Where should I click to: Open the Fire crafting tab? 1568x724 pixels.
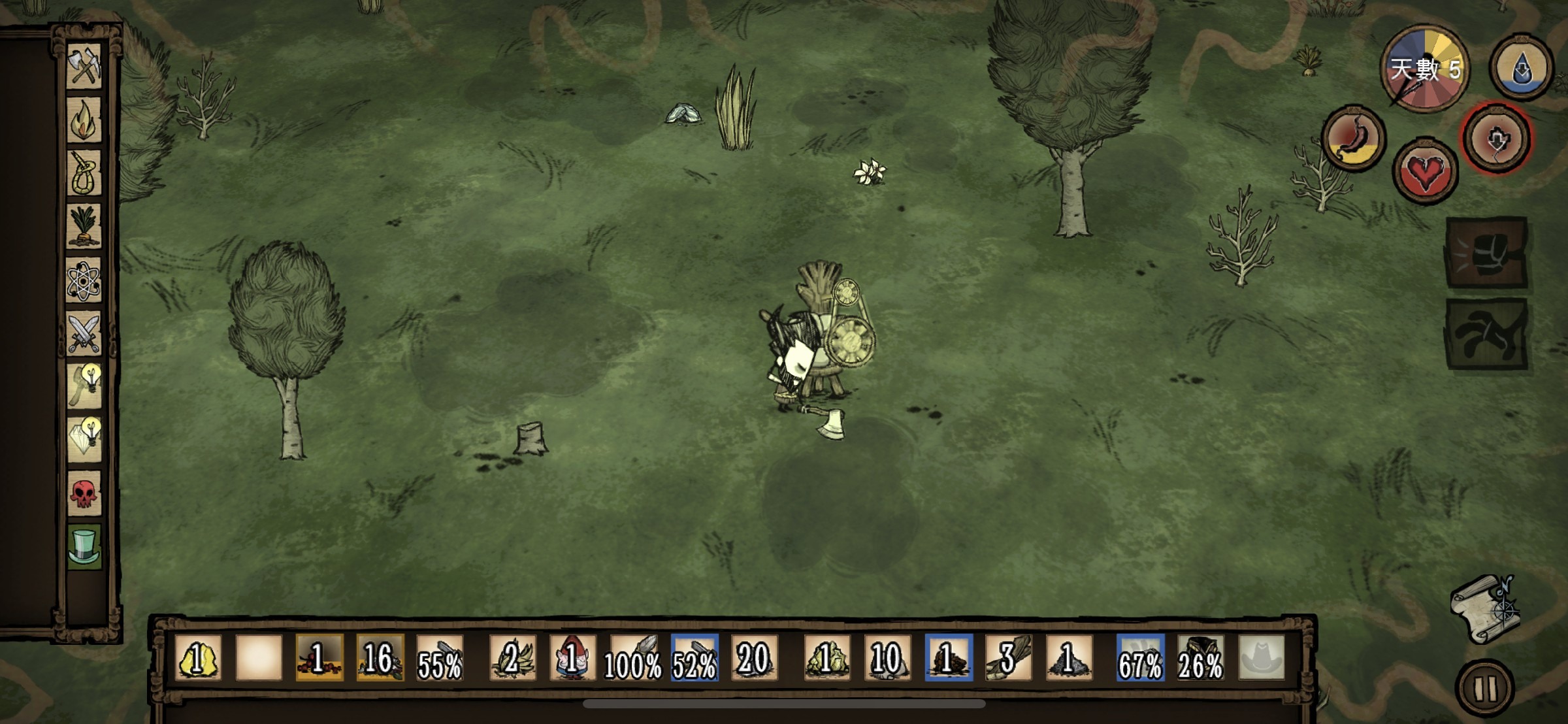84,120
